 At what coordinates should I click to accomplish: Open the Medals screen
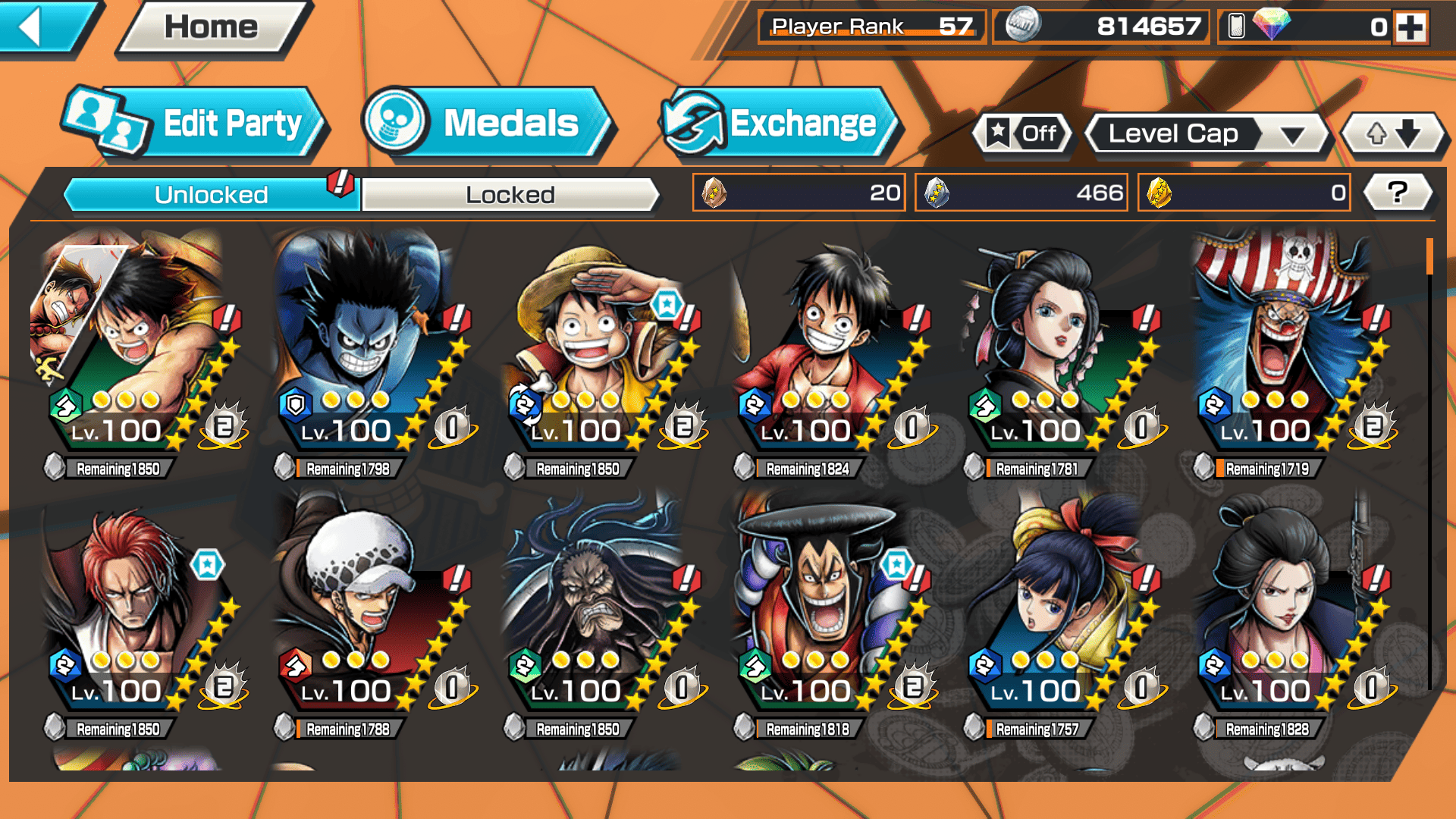486,124
